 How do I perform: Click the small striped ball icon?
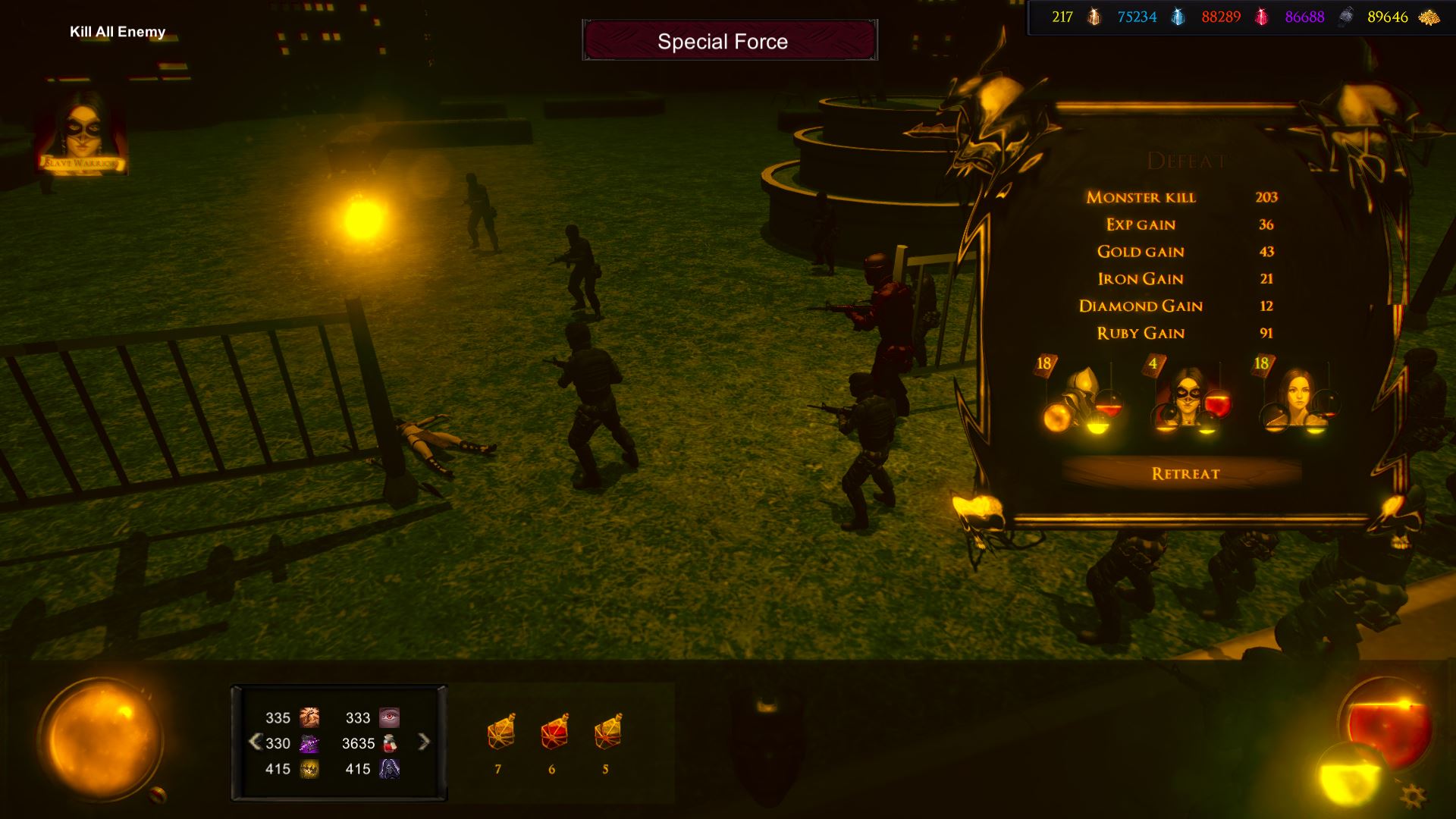pos(158,794)
